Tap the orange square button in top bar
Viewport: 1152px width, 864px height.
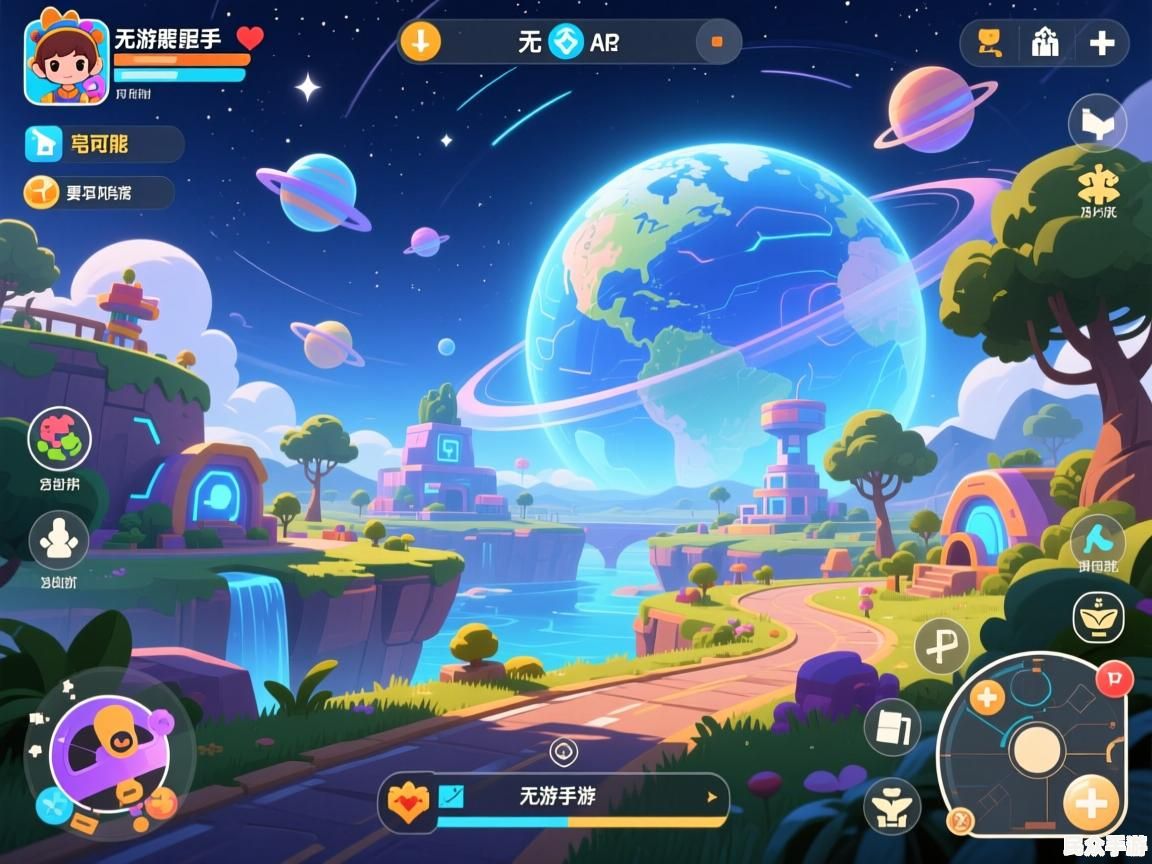coord(716,42)
